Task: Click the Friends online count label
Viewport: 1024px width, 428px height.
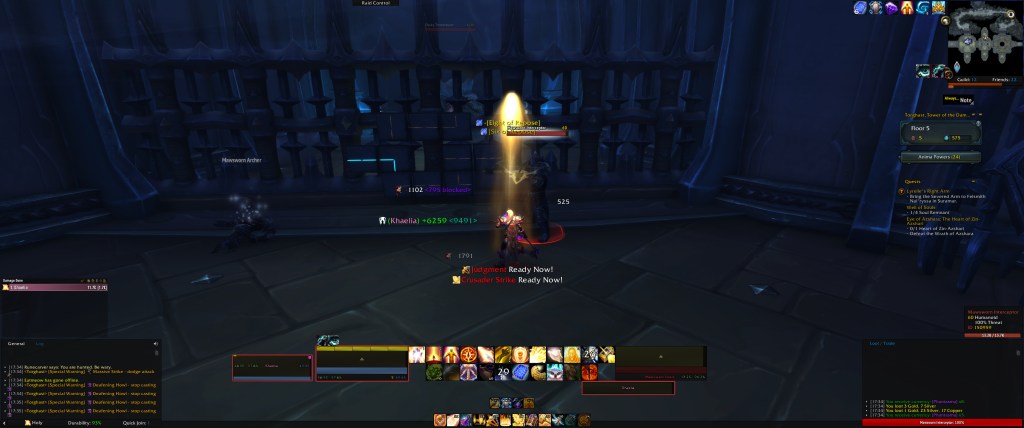Action: (x=999, y=78)
